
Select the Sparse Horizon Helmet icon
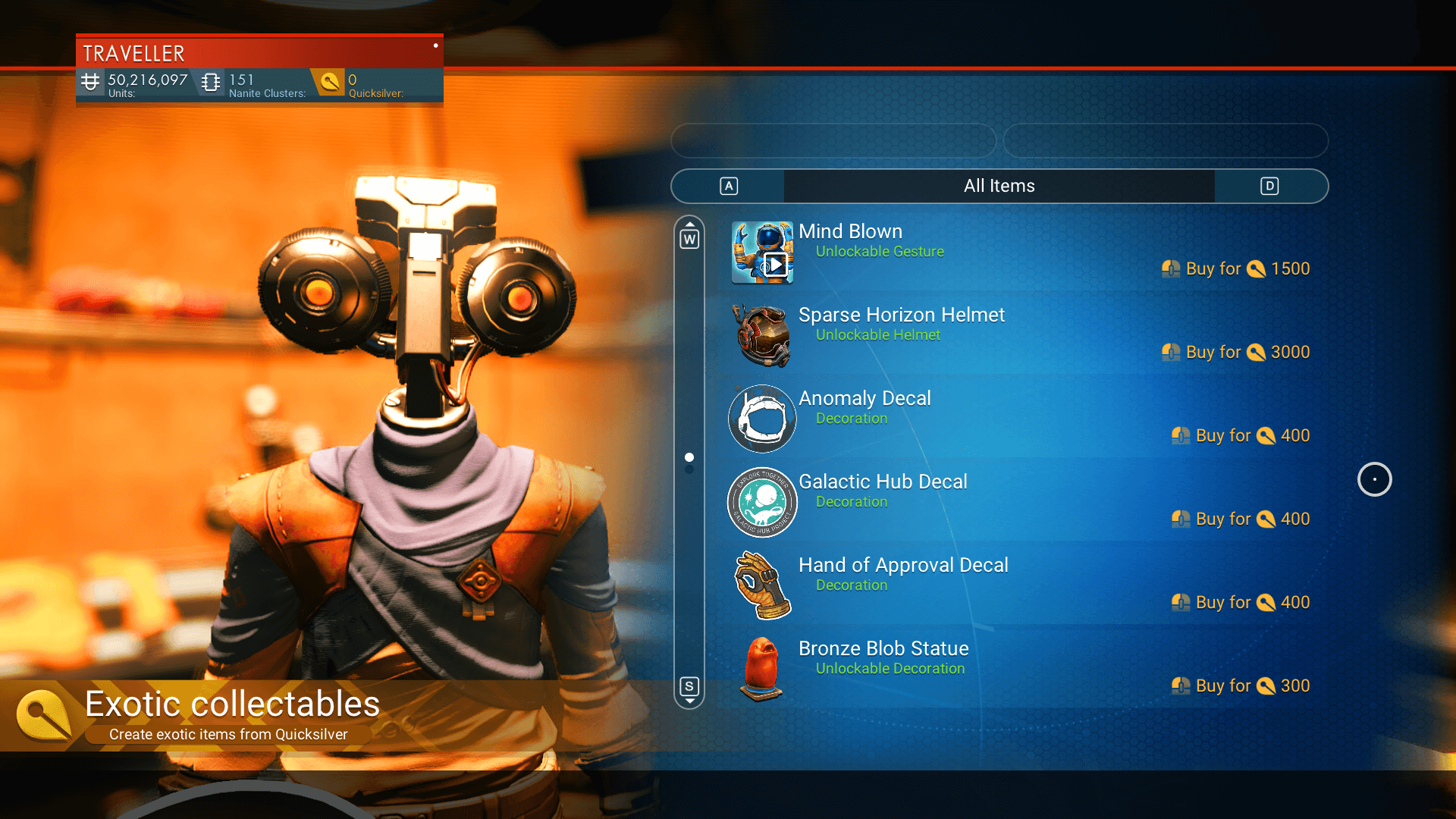(x=761, y=335)
